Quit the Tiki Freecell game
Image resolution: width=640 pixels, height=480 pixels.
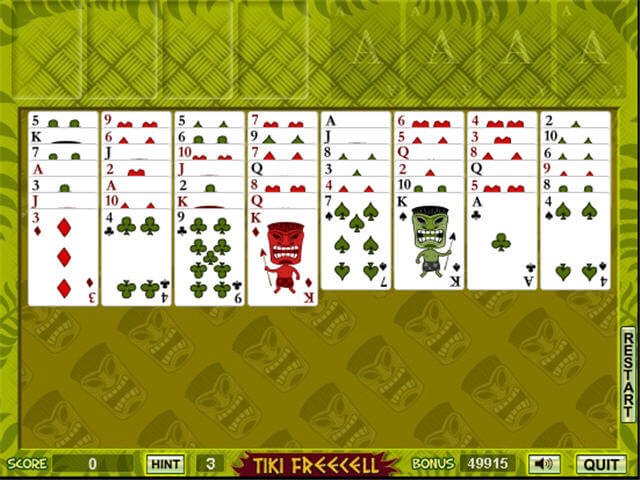point(600,464)
